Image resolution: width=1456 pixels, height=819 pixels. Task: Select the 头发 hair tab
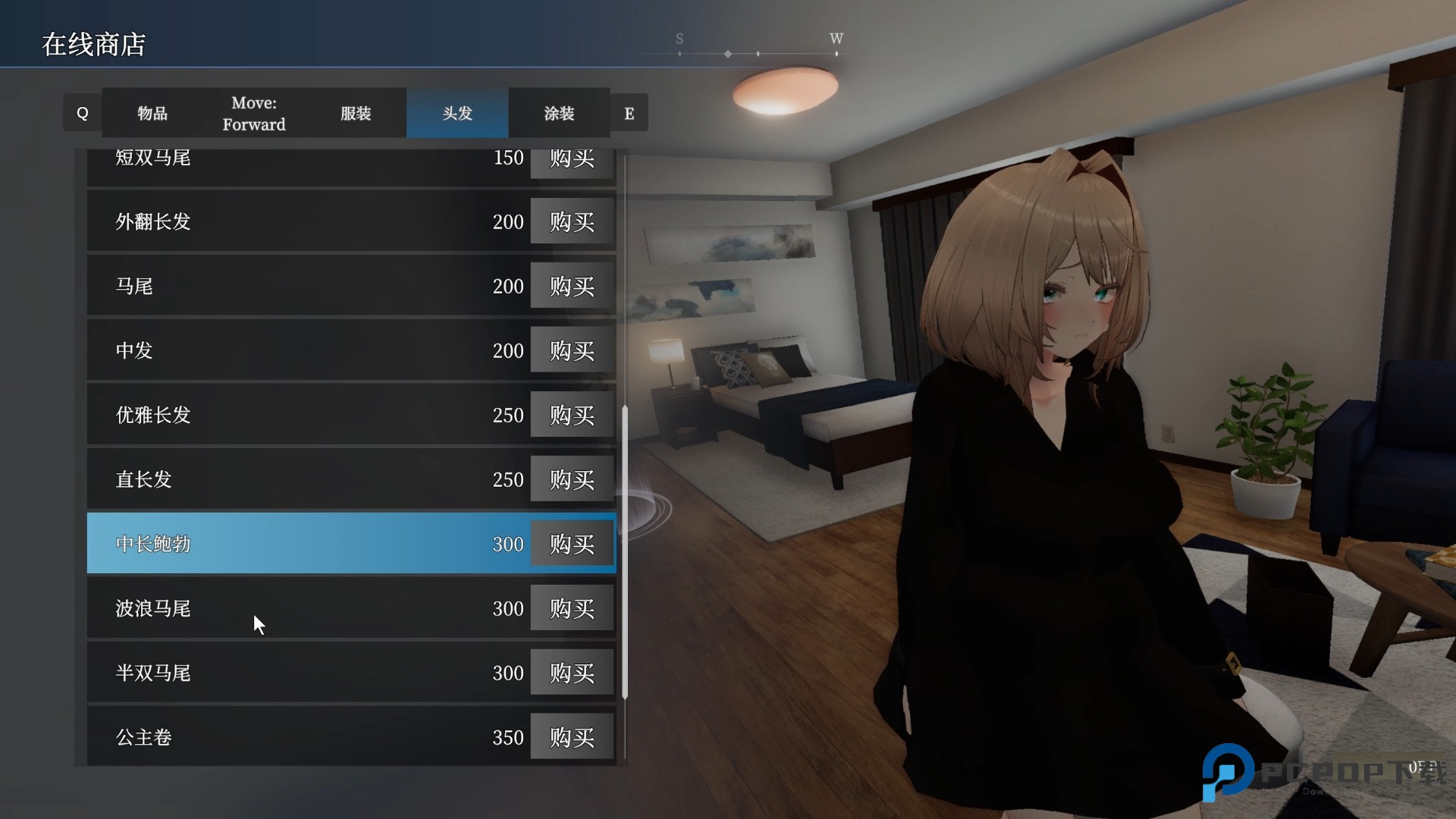tap(457, 113)
